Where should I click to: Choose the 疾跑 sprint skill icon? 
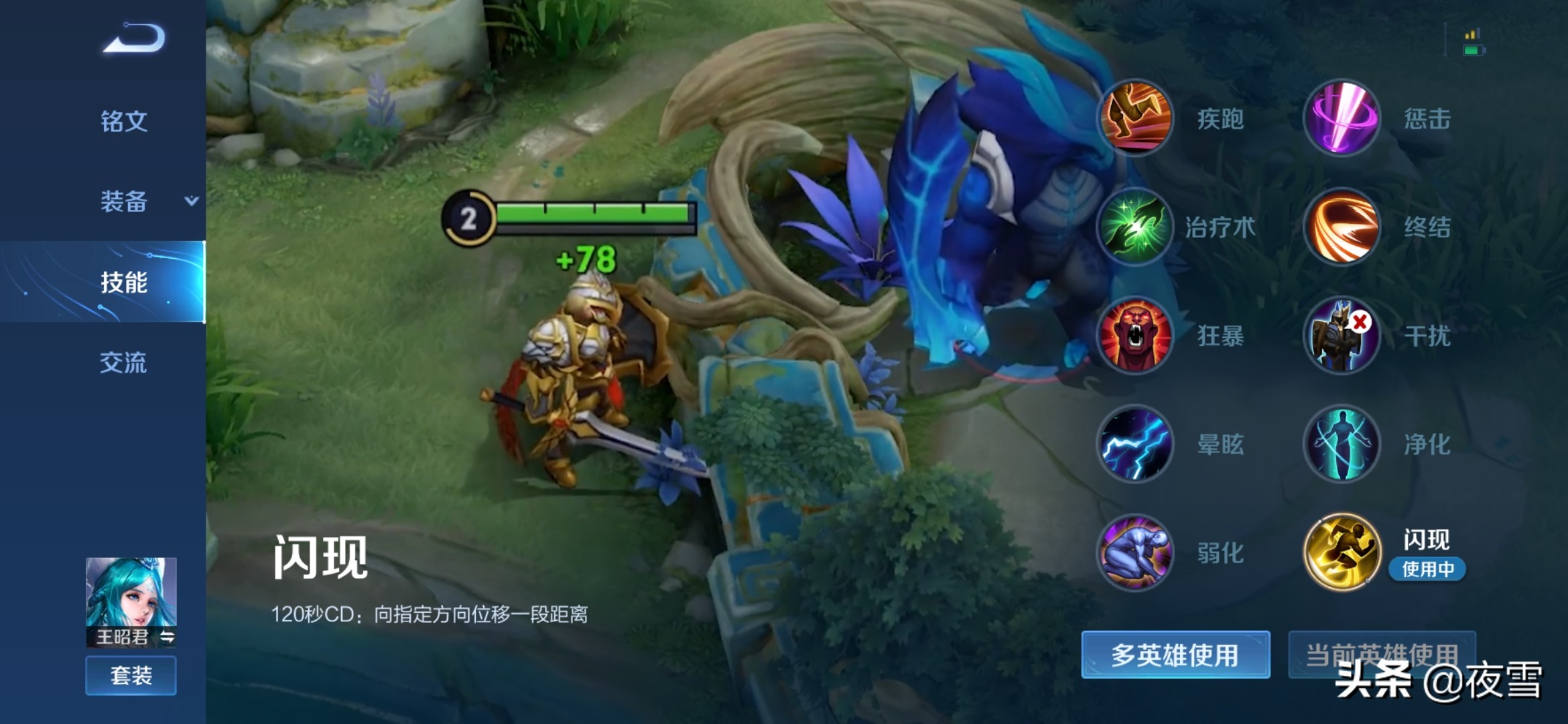1135,118
